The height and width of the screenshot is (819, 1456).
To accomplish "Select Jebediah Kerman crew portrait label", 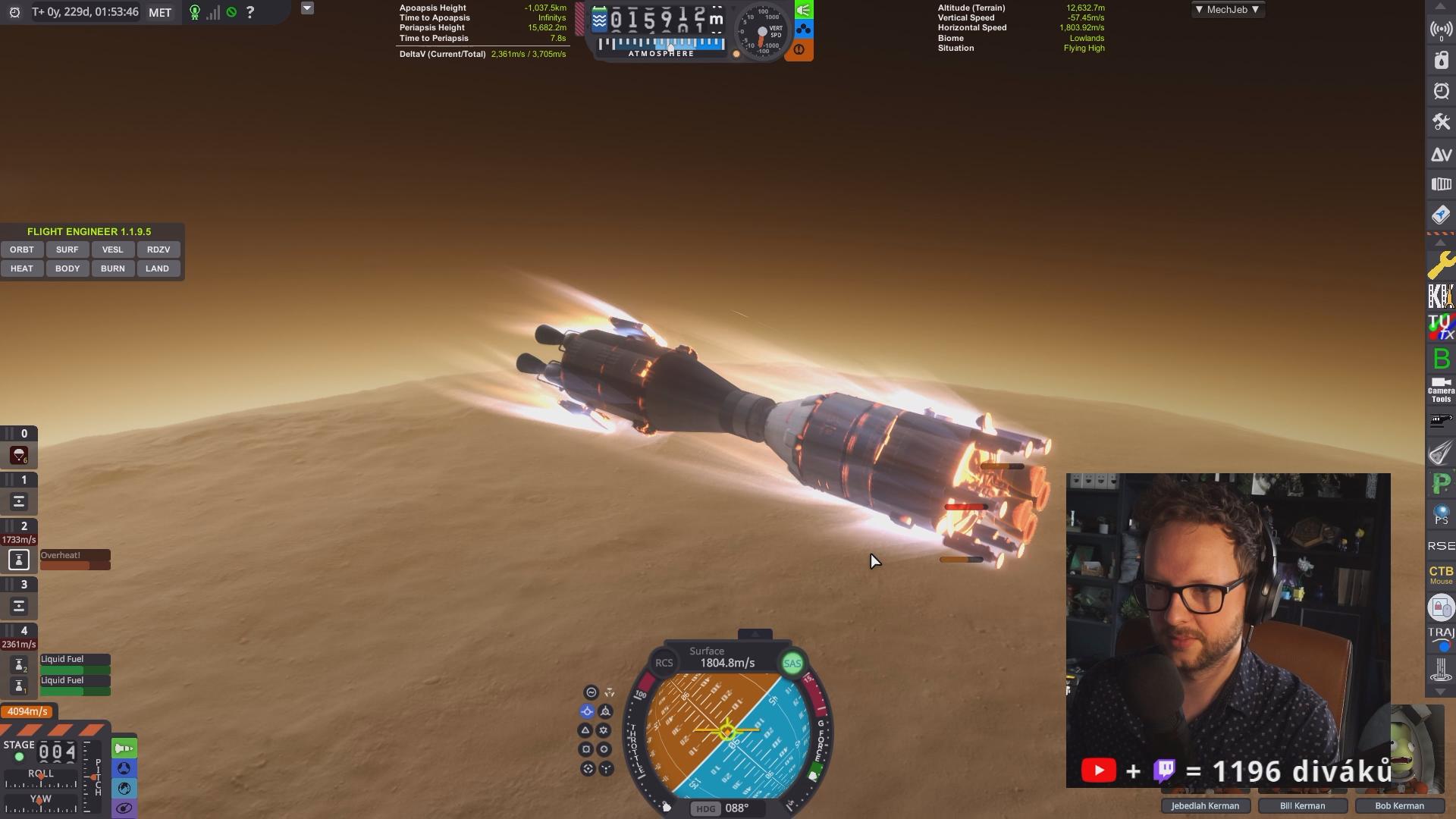I will pos(1205,805).
